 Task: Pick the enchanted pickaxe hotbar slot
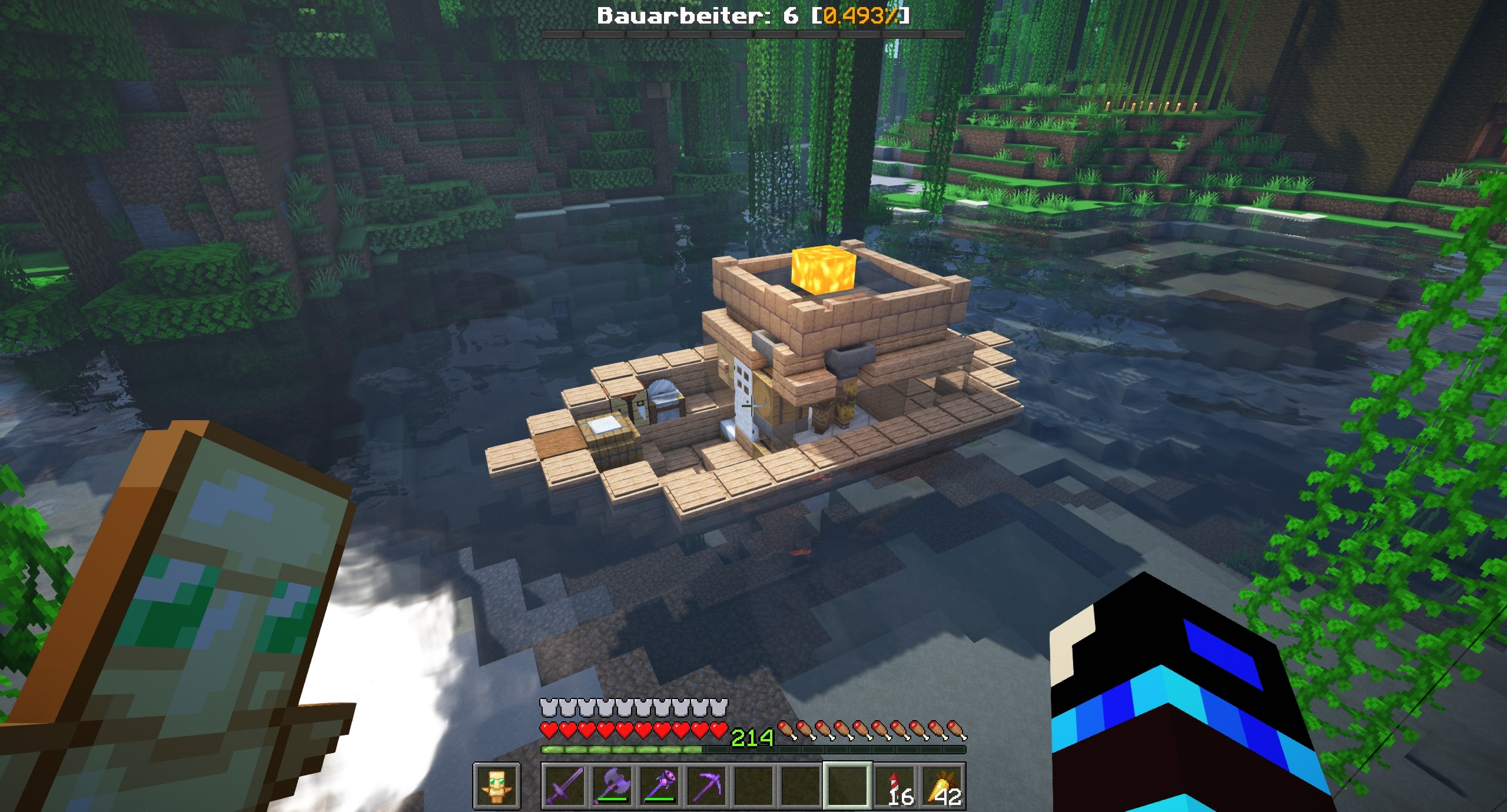706,786
